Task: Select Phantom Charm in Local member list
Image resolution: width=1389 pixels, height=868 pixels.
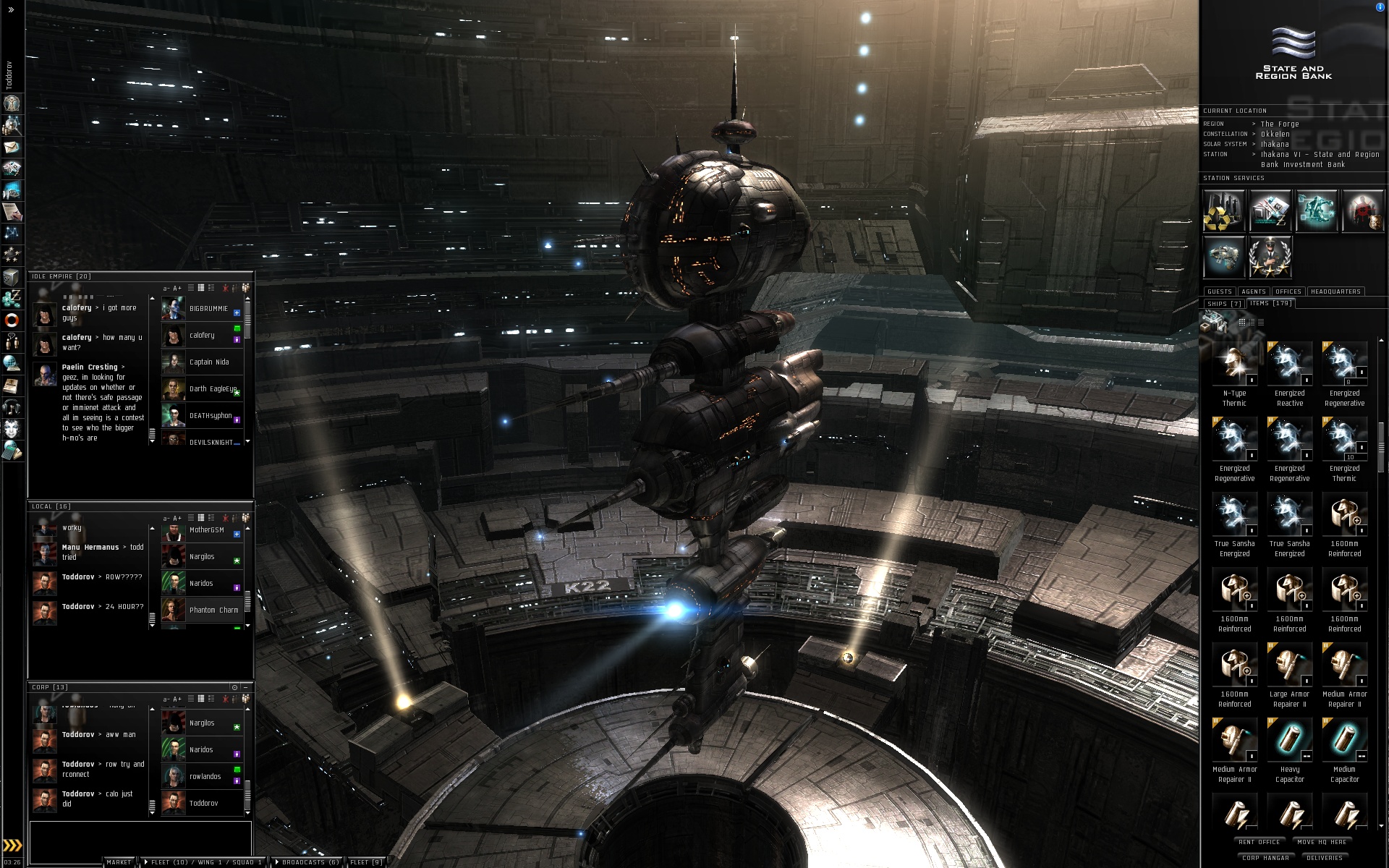Action: tap(213, 610)
